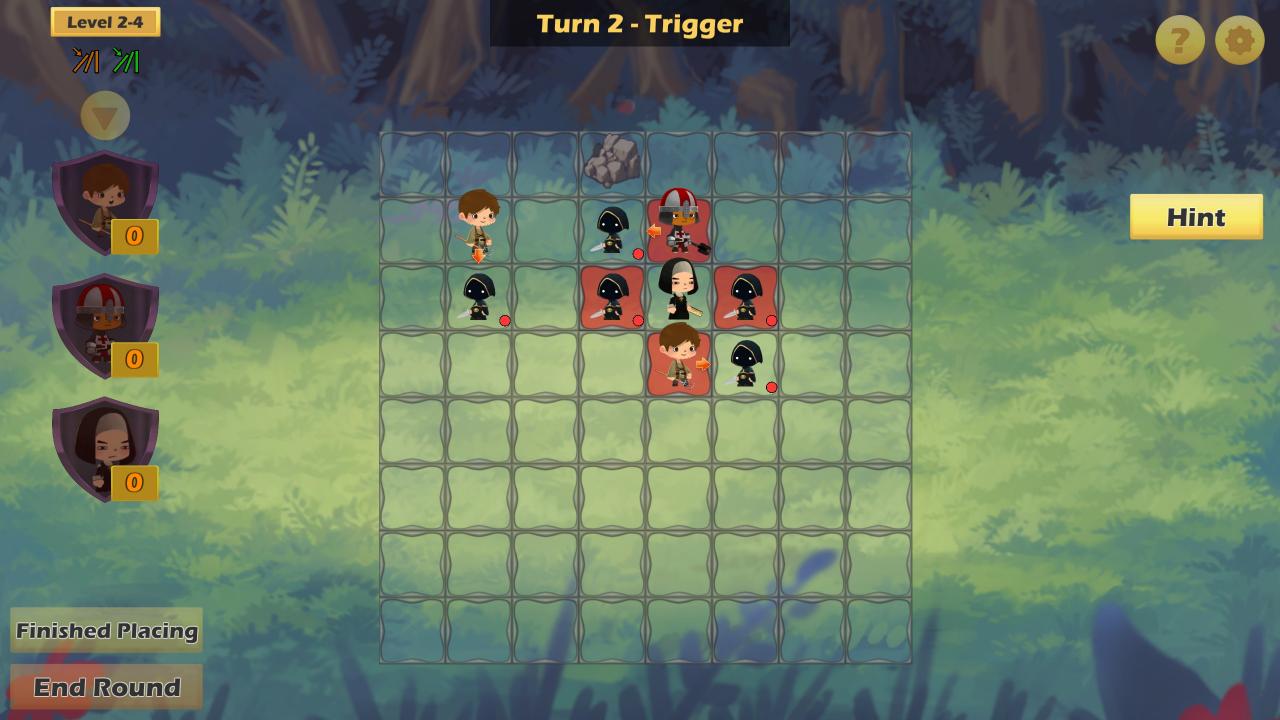The height and width of the screenshot is (720, 1280).
Task: Collapse the hero list arrow
Action: pos(105,116)
